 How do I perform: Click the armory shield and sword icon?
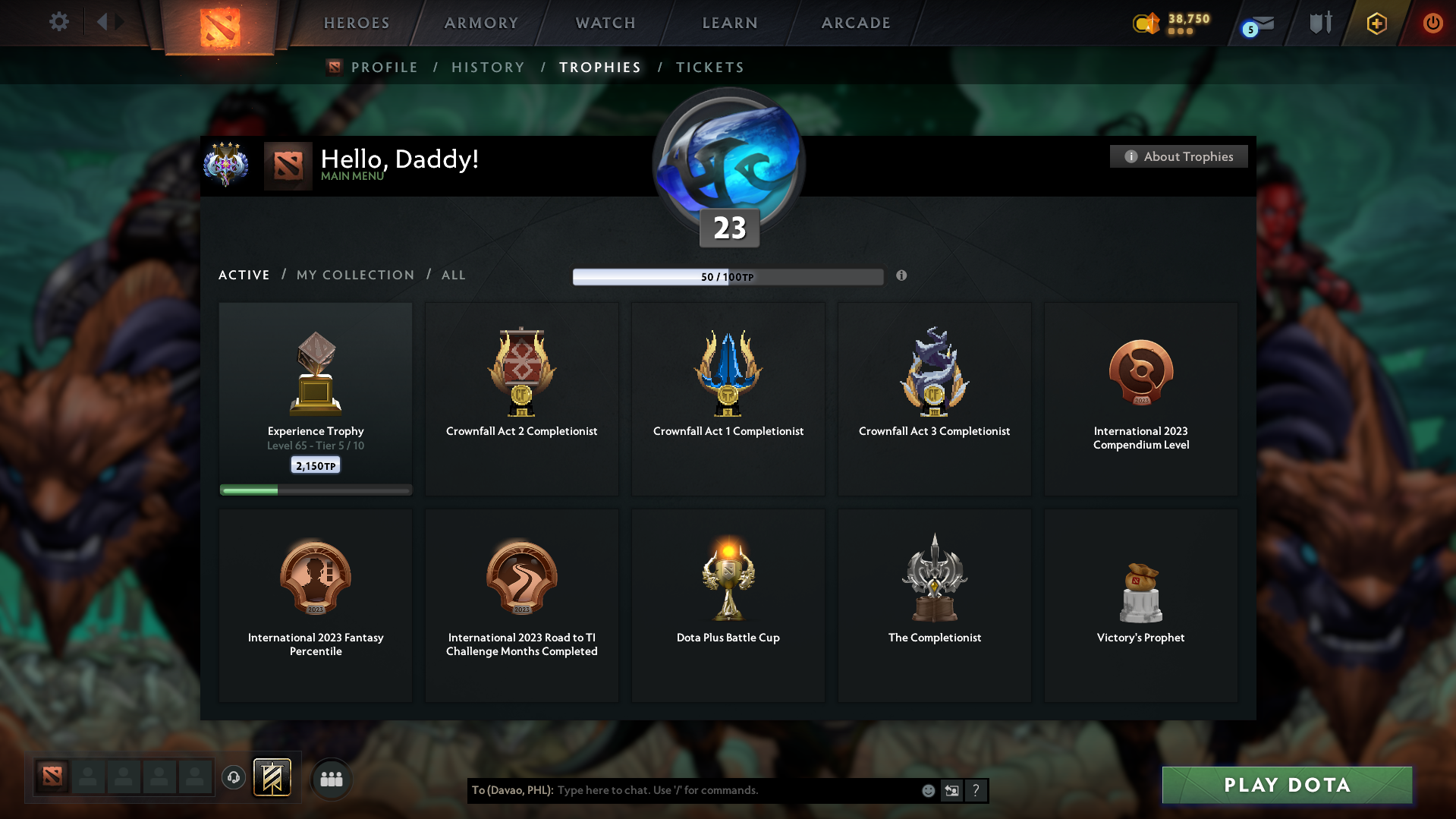(x=1320, y=22)
